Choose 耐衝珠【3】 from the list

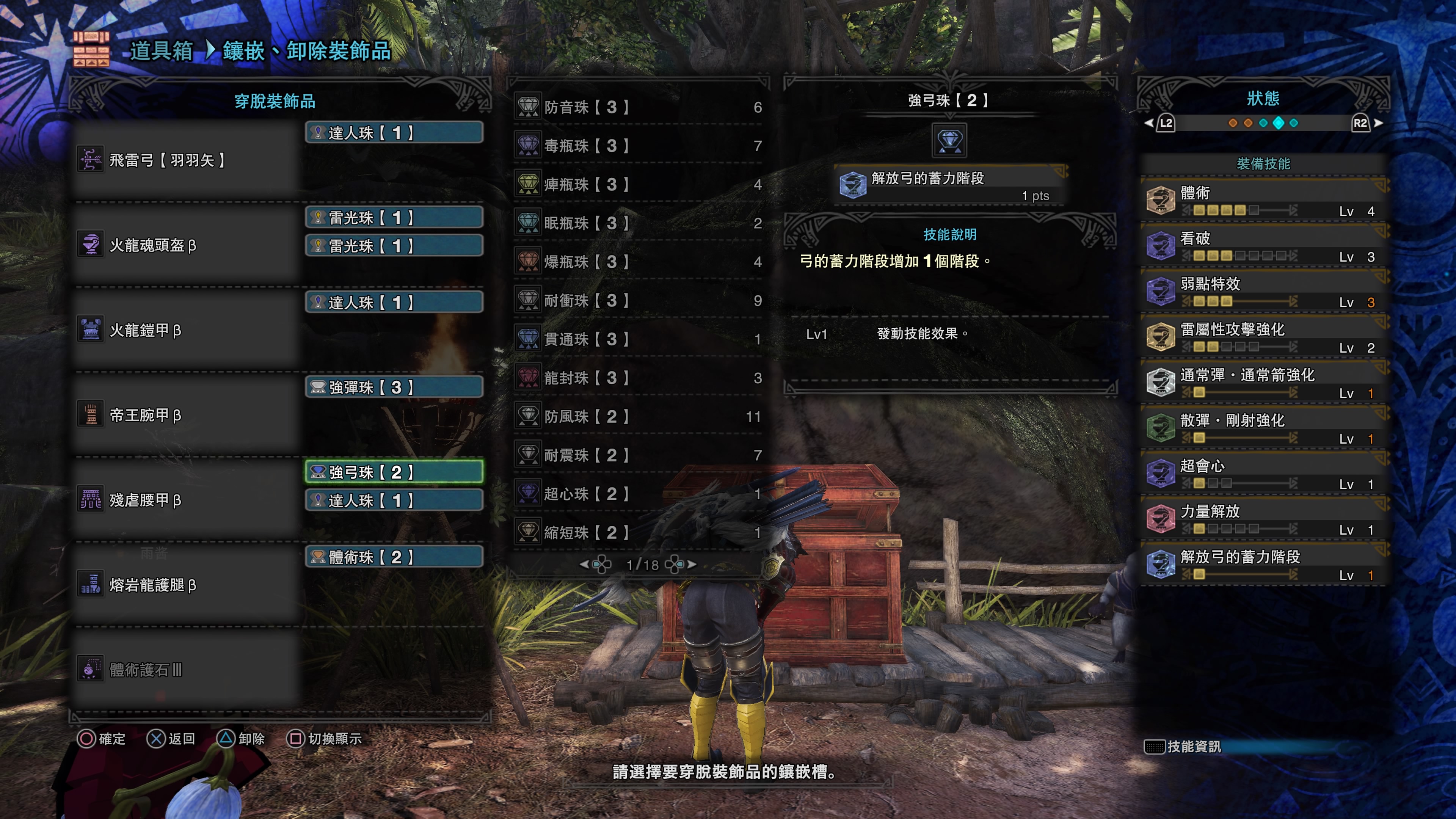coord(639,300)
